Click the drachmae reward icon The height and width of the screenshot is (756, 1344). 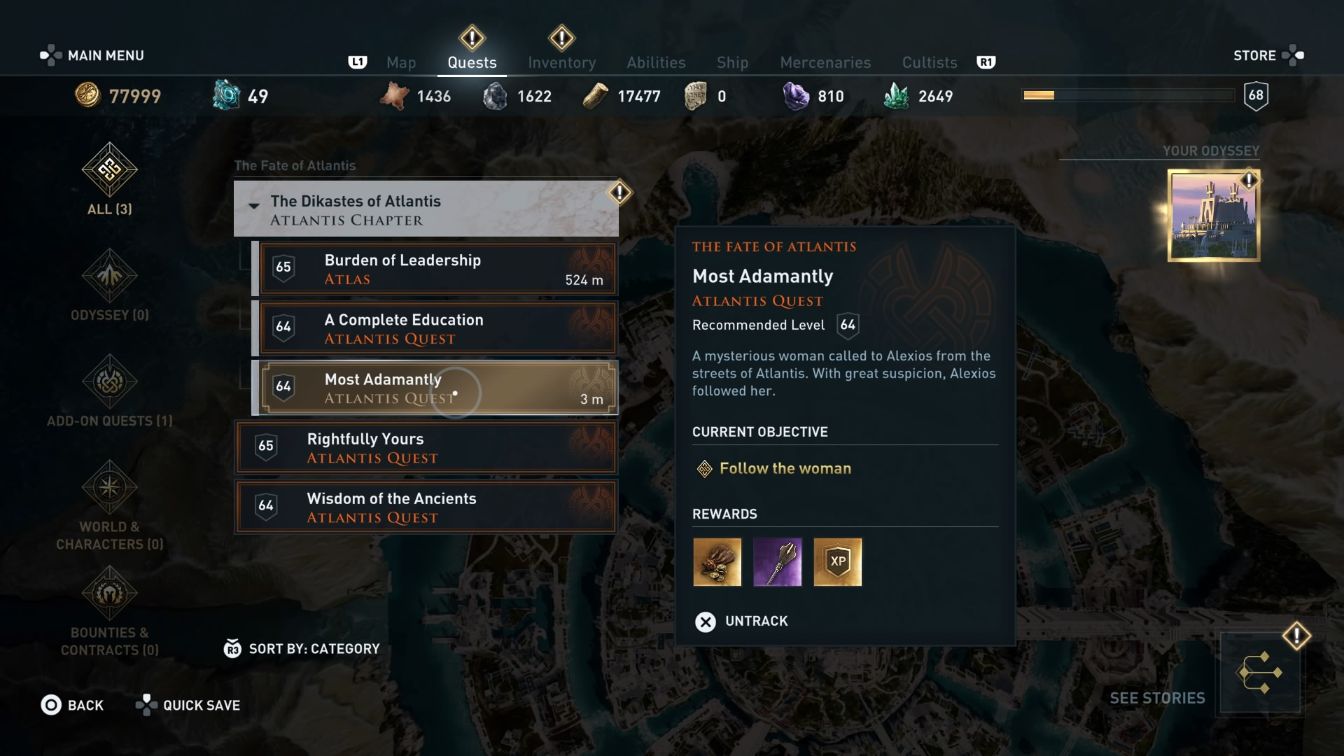717,561
